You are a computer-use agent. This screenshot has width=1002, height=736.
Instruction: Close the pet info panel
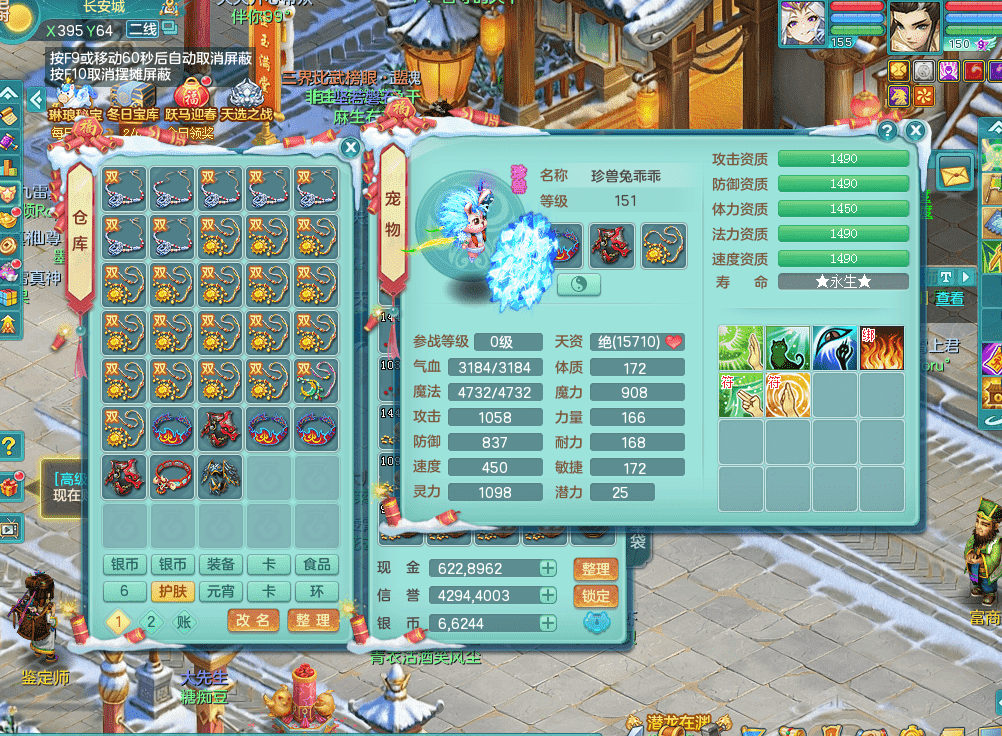(915, 130)
